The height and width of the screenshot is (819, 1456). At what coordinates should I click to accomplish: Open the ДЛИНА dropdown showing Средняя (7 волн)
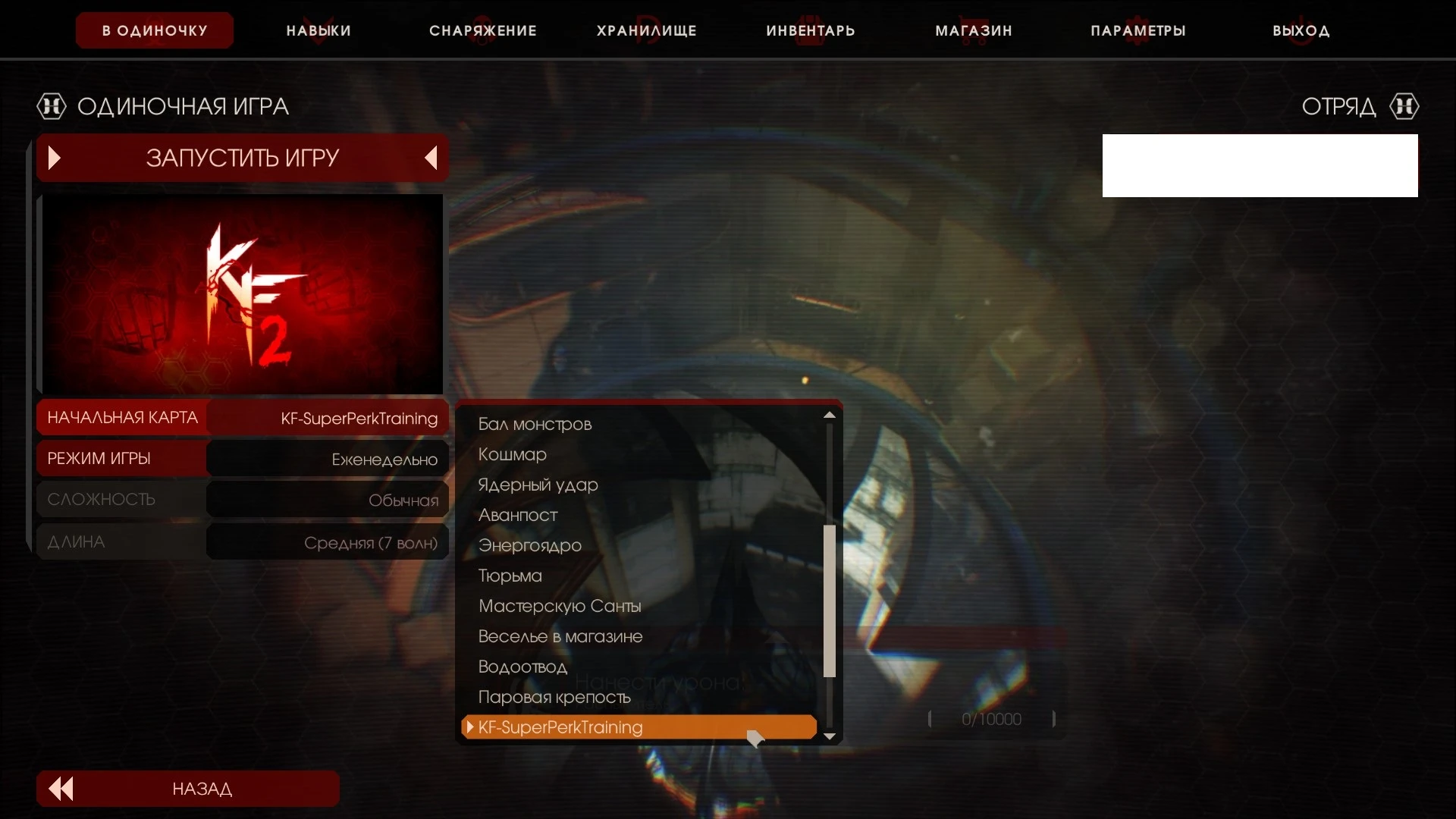[x=326, y=541]
